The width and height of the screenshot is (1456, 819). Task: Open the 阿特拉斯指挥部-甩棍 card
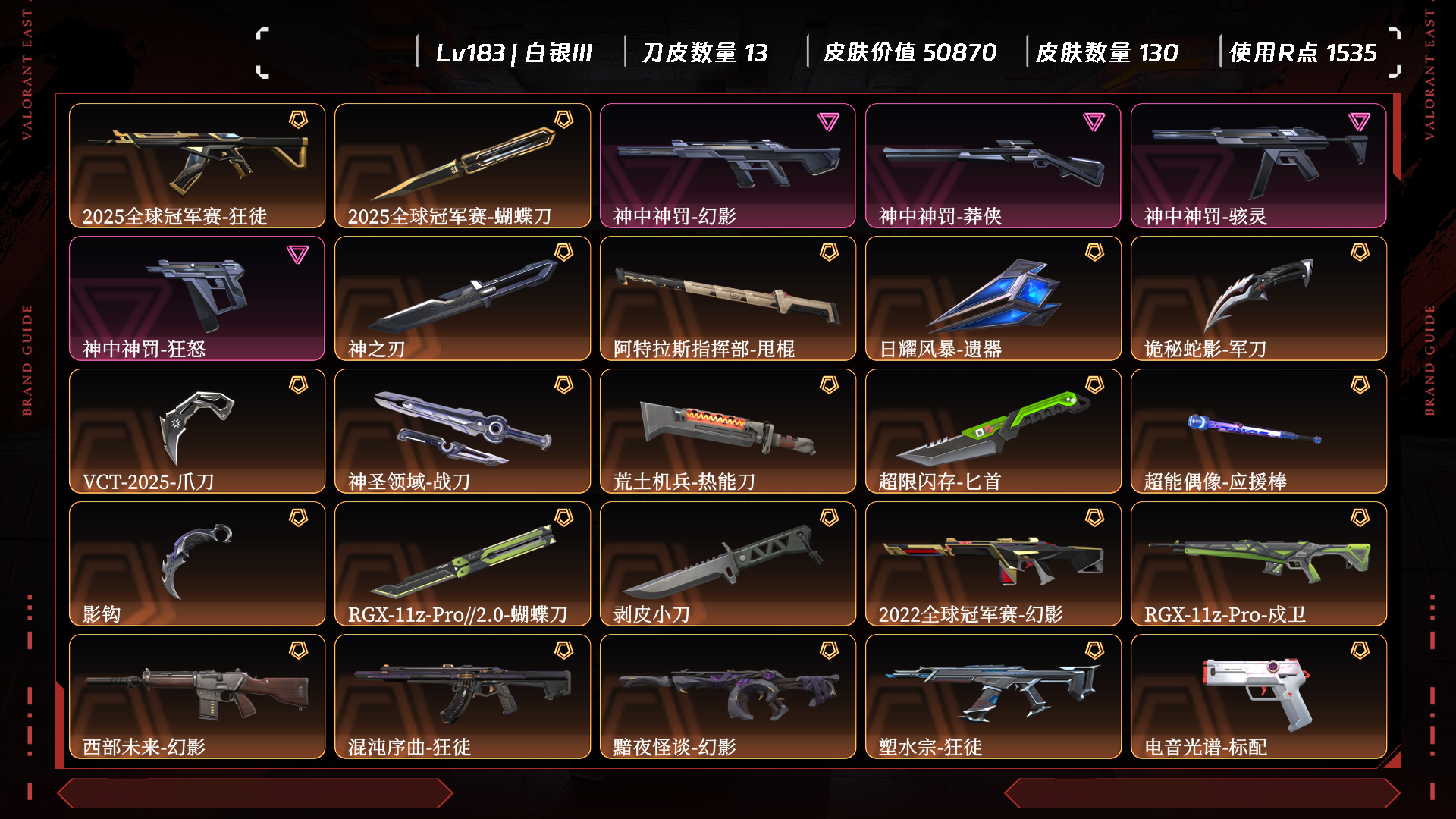click(x=728, y=298)
